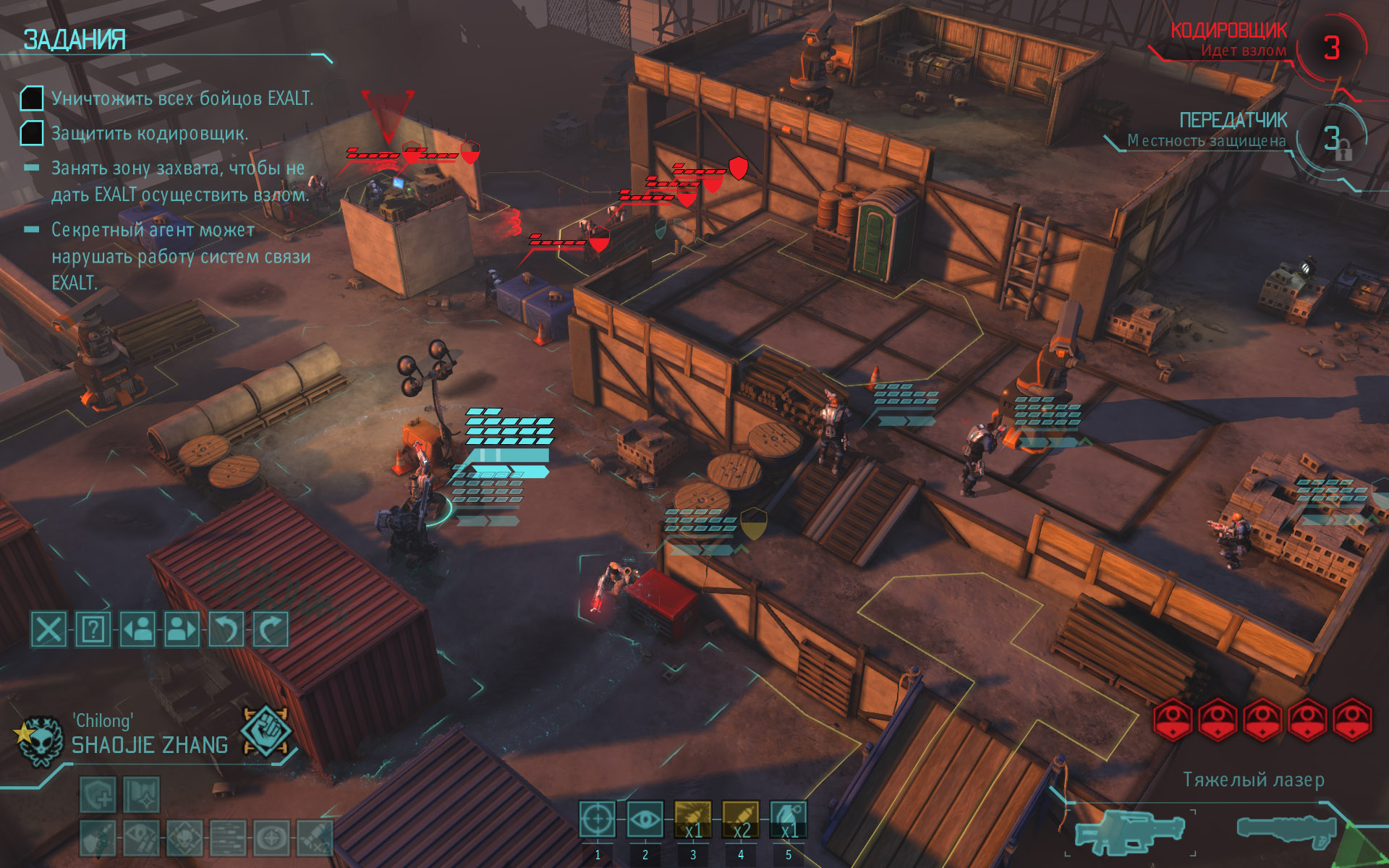Open the question mark help panel
The image size is (1389, 868).
93,629
